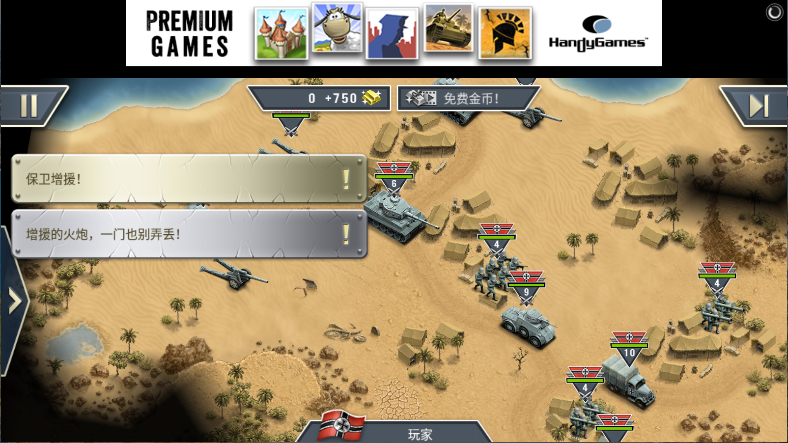
Task: Open the tank game ad thumbnail
Action: click(448, 31)
